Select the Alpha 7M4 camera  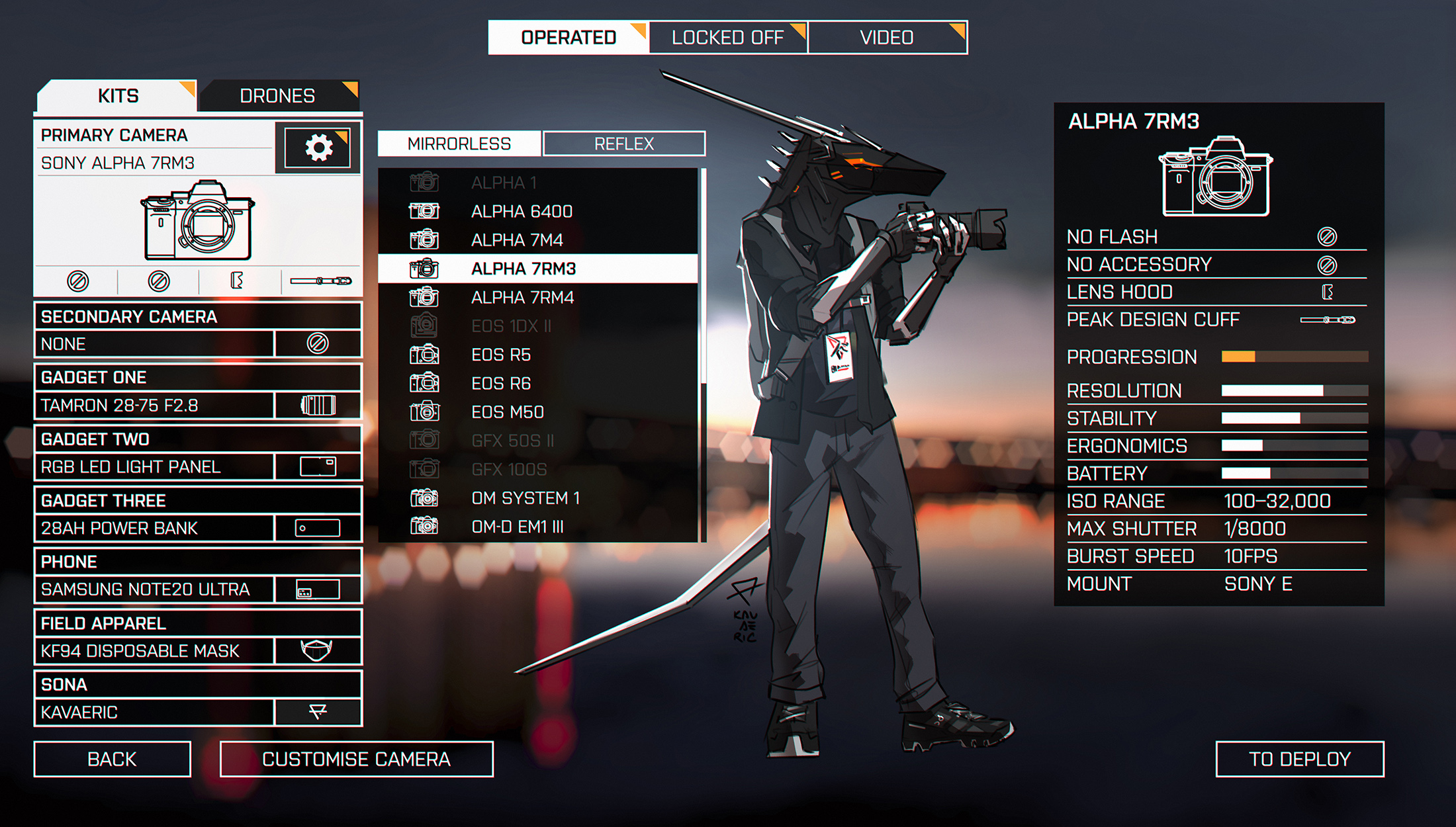517,240
